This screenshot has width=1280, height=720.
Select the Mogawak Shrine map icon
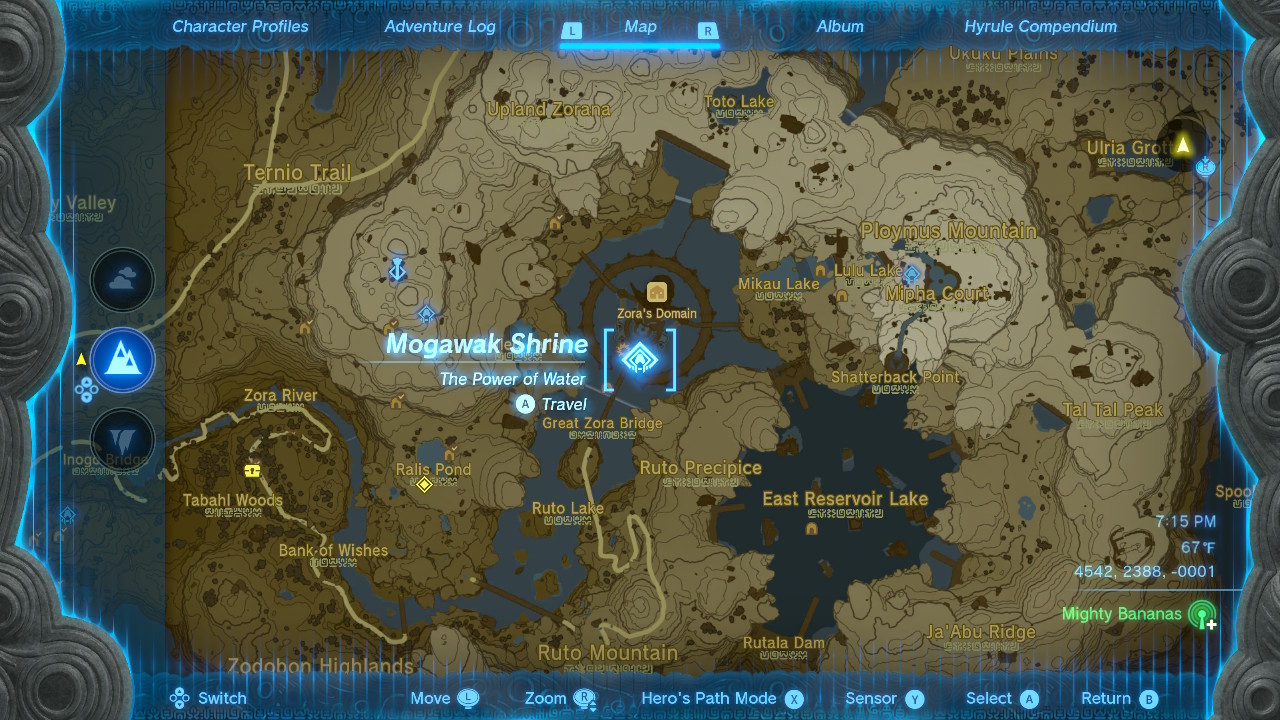coord(641,360)
